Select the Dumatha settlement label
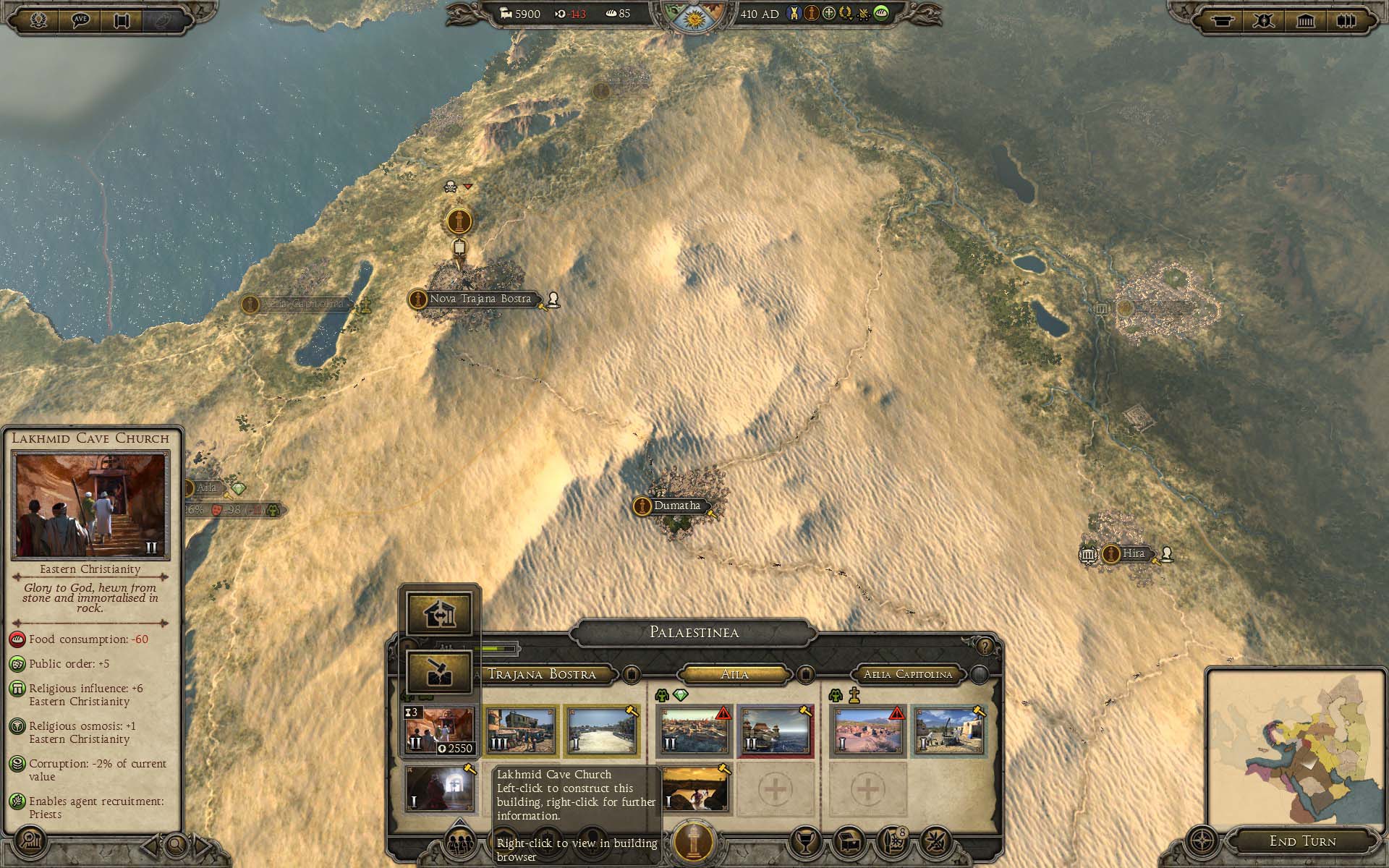Screen dimensions: 1389x868 (x=676, y=506)
